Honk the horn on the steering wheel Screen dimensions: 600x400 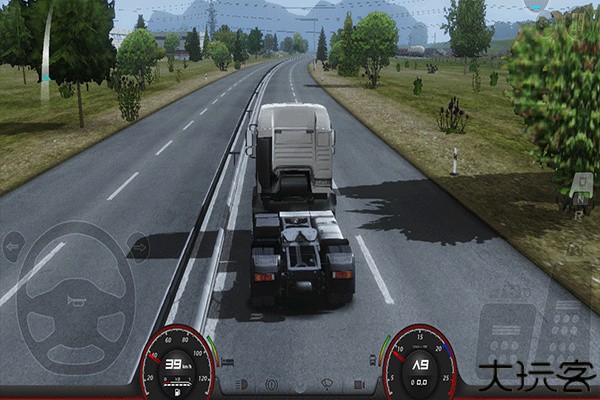[76, 300]
